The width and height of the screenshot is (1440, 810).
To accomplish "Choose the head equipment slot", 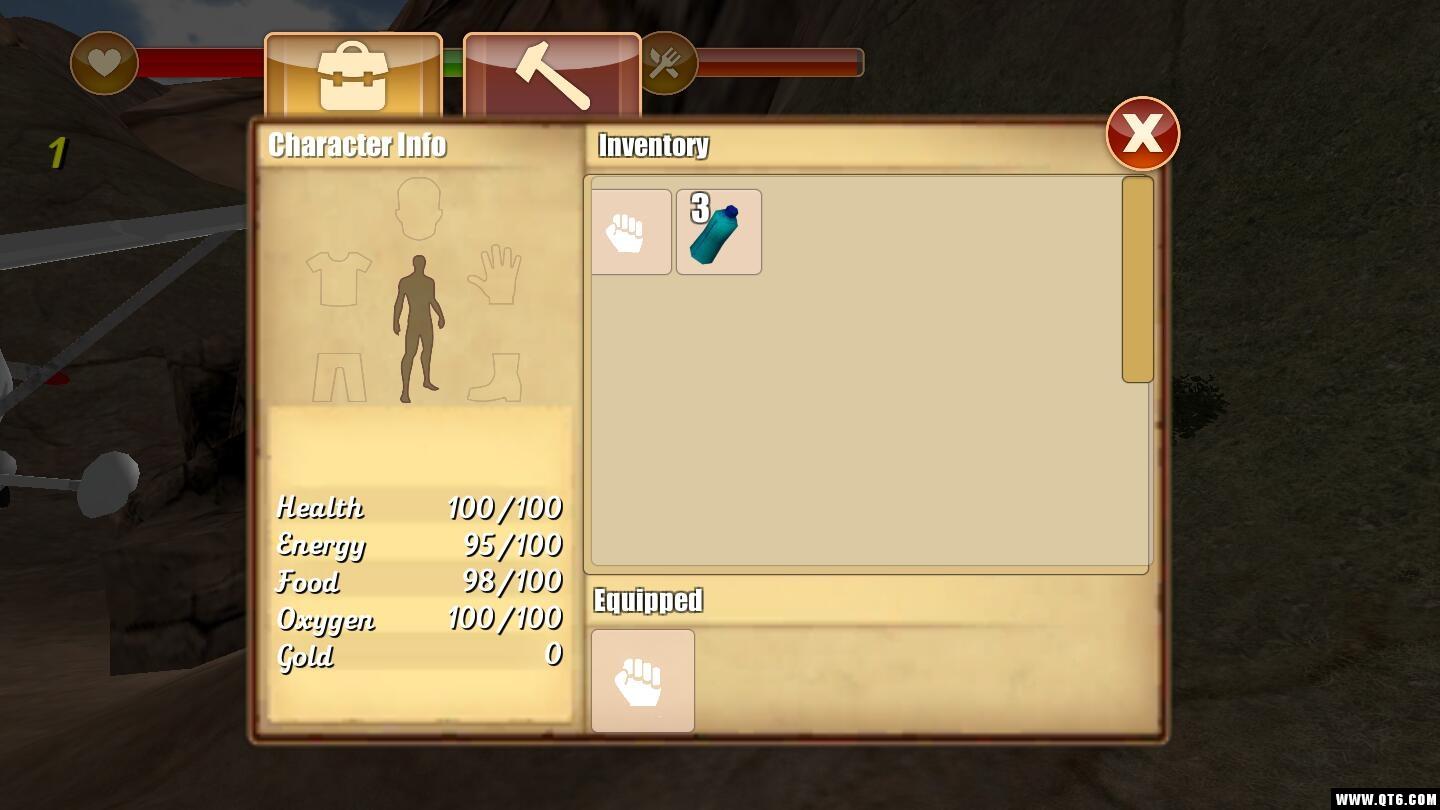I will click(418, 208).
